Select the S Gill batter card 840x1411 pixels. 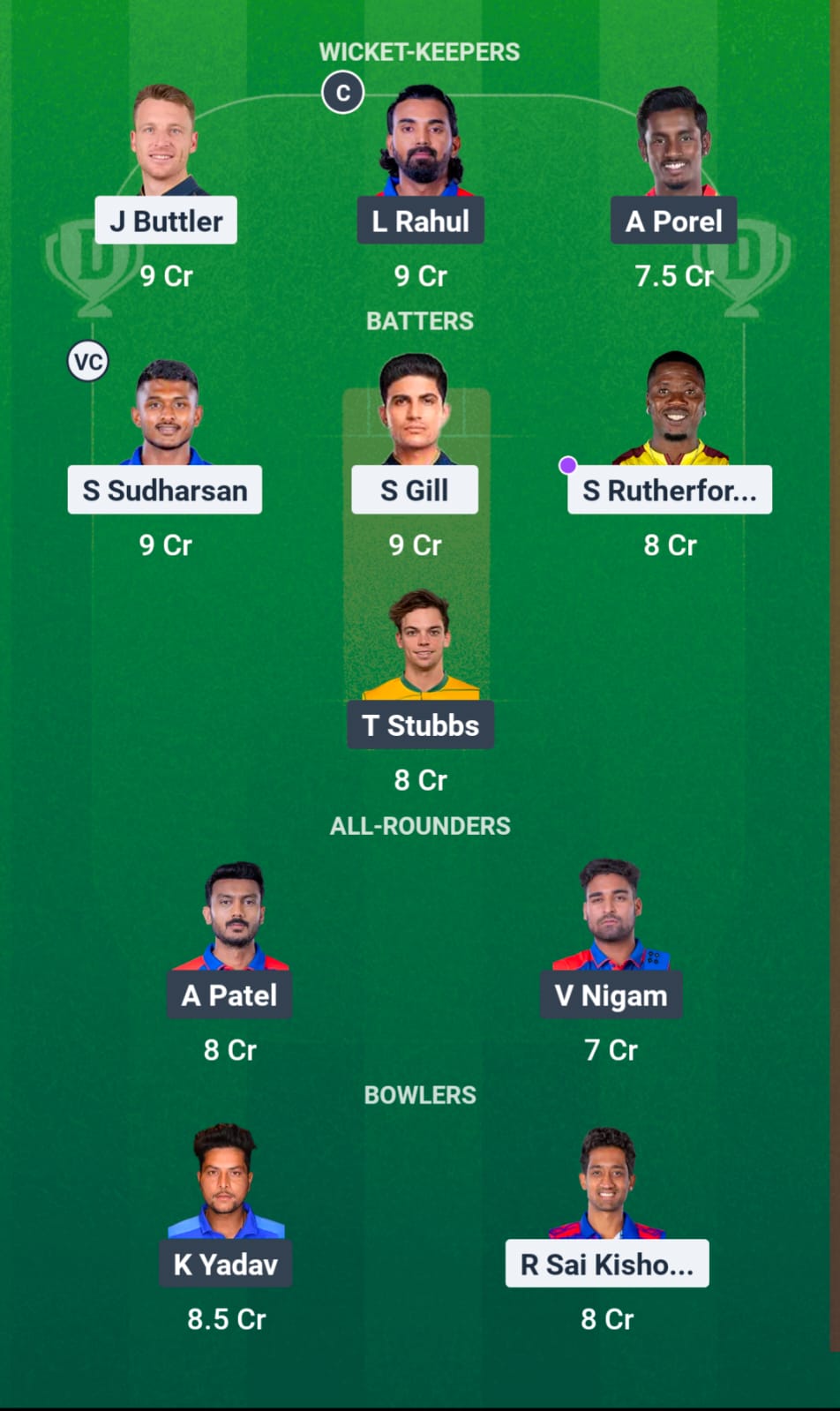tap(415, 490)
